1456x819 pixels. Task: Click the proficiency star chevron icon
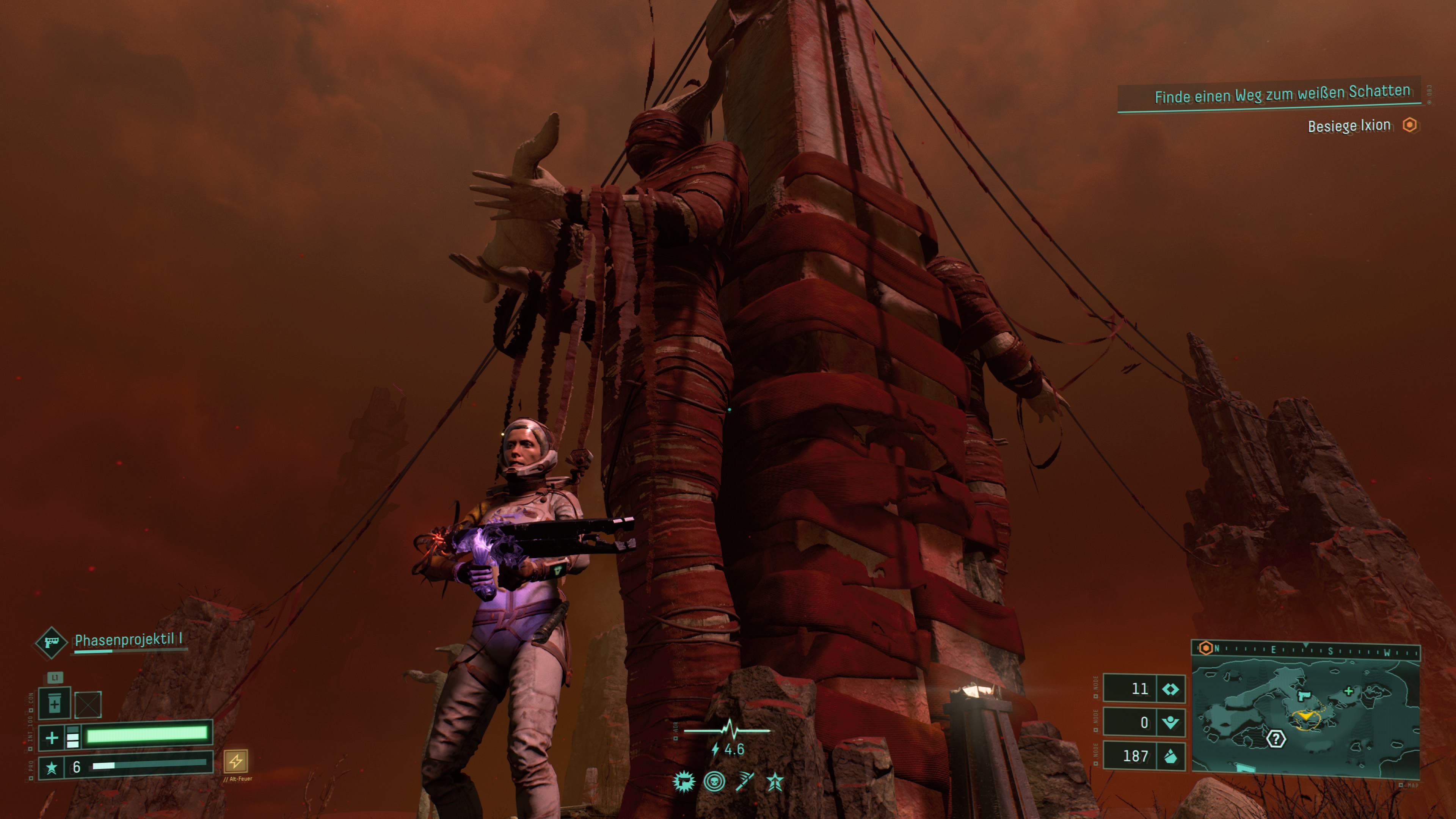tap(52, 767)
